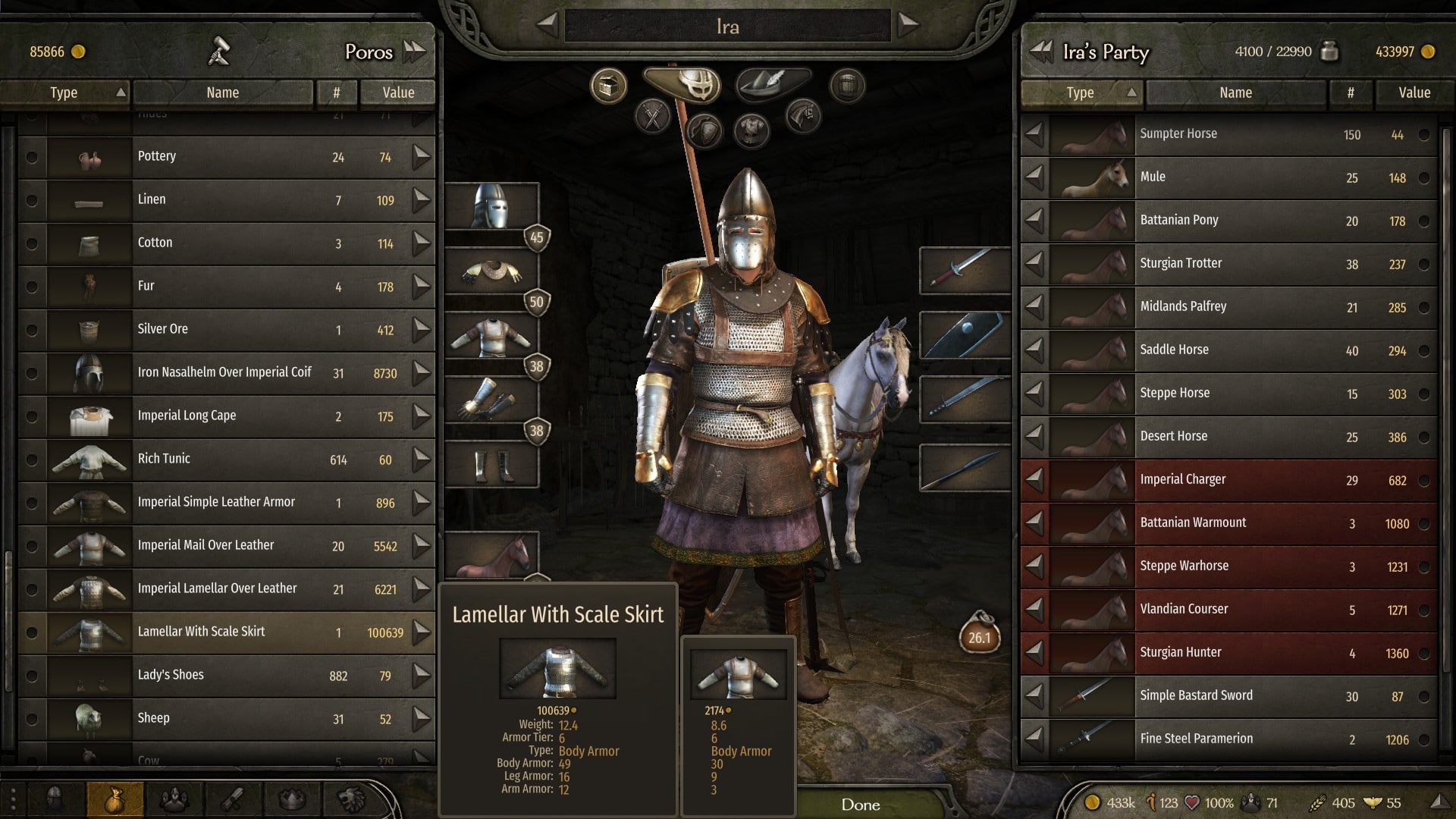Switch to the next character with right arrow
Image resolution: width=1456 pixels, height=819 pixels.
(x=908, y=24)
